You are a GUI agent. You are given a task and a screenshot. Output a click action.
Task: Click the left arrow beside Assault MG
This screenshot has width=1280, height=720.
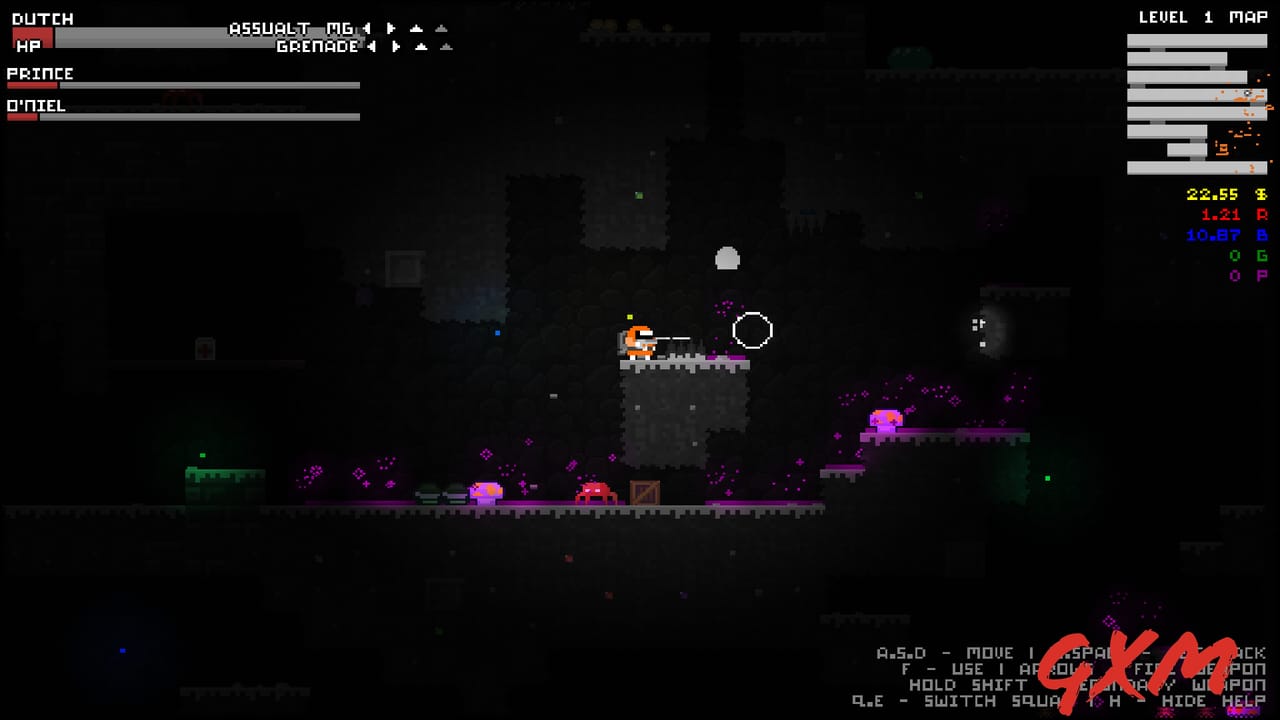pyautogui.click(x=367, y=29)
